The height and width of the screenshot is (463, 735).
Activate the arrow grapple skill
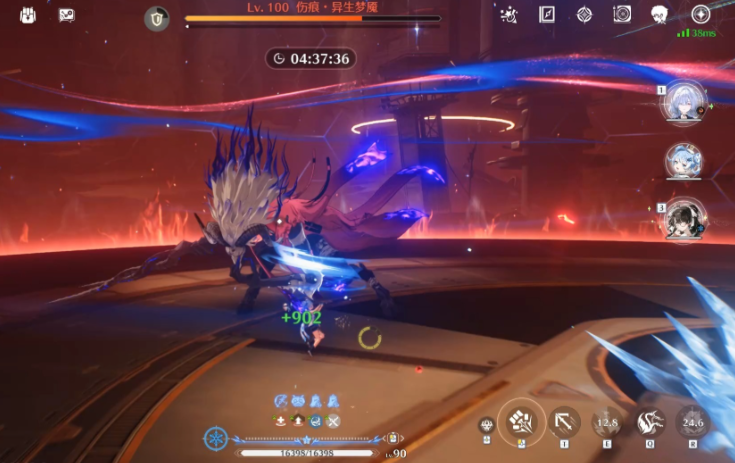[x=564, y=422]
